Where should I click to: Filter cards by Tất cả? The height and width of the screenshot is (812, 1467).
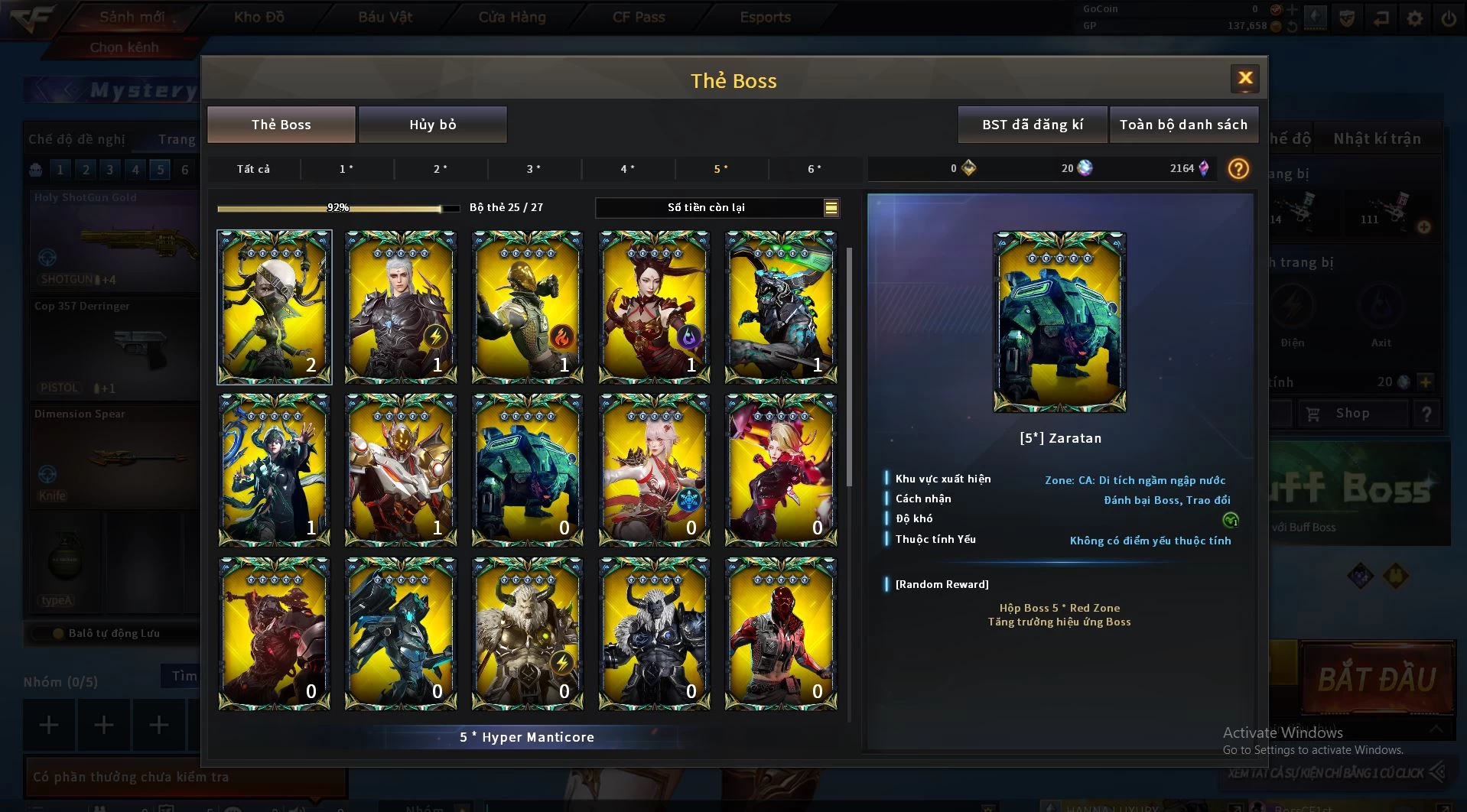(253, 169)
